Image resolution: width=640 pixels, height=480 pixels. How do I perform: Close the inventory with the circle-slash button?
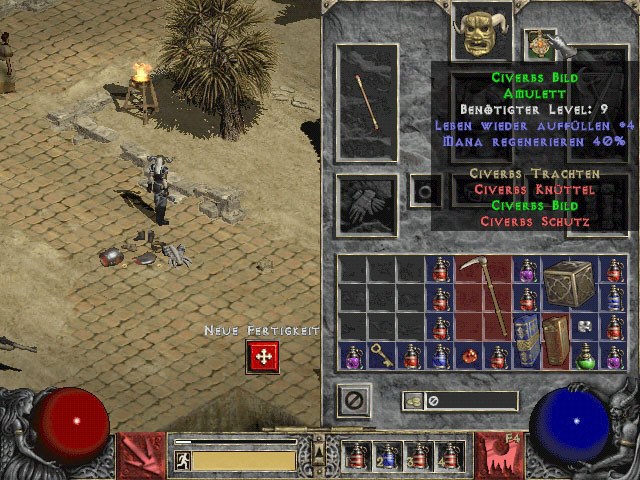coord(353,400)
